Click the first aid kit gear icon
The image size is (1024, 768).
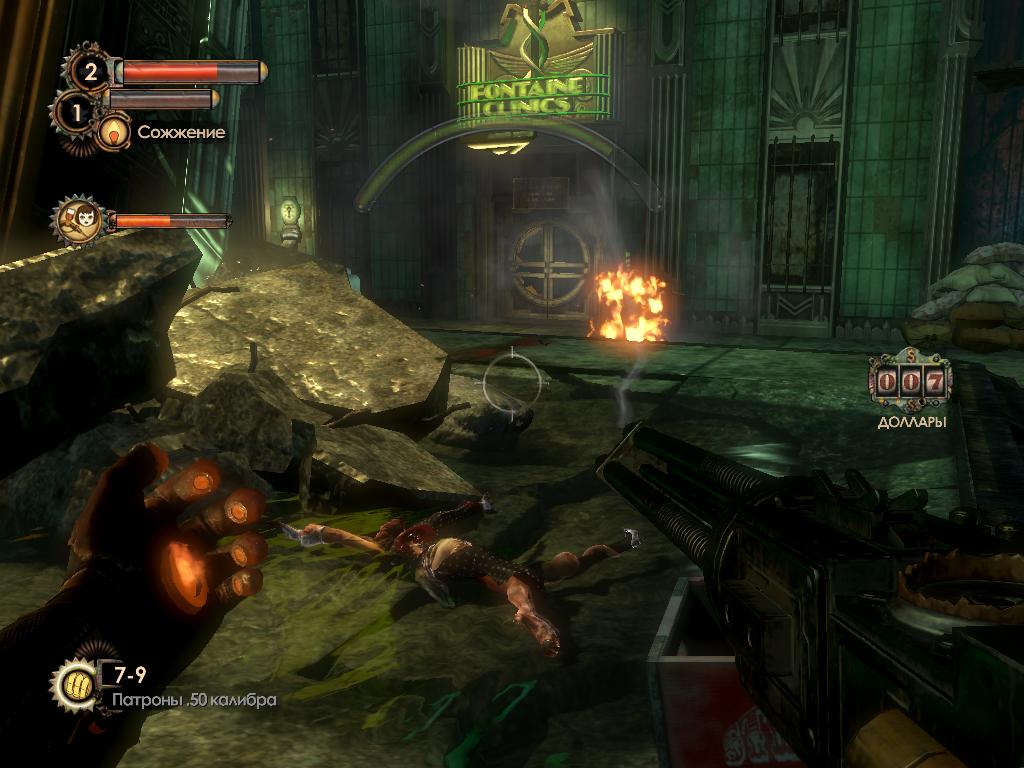(x=89, y=71)
